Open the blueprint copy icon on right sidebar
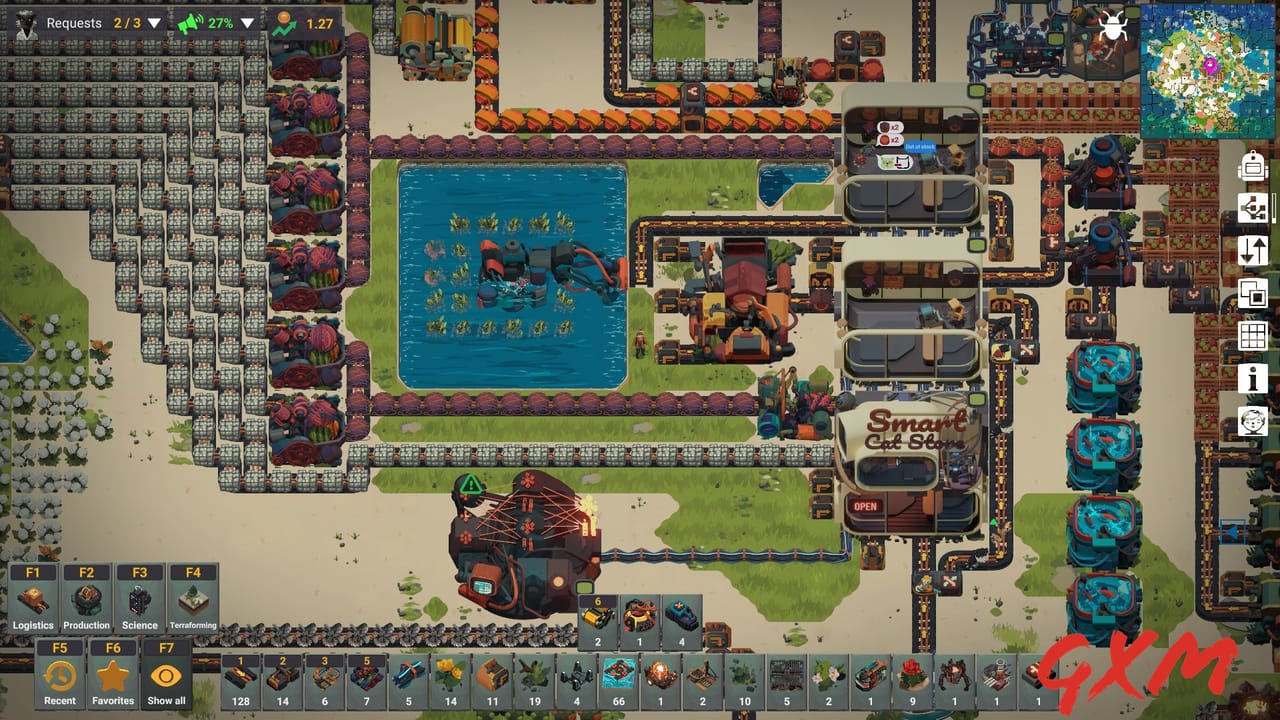 [1252, 295]
